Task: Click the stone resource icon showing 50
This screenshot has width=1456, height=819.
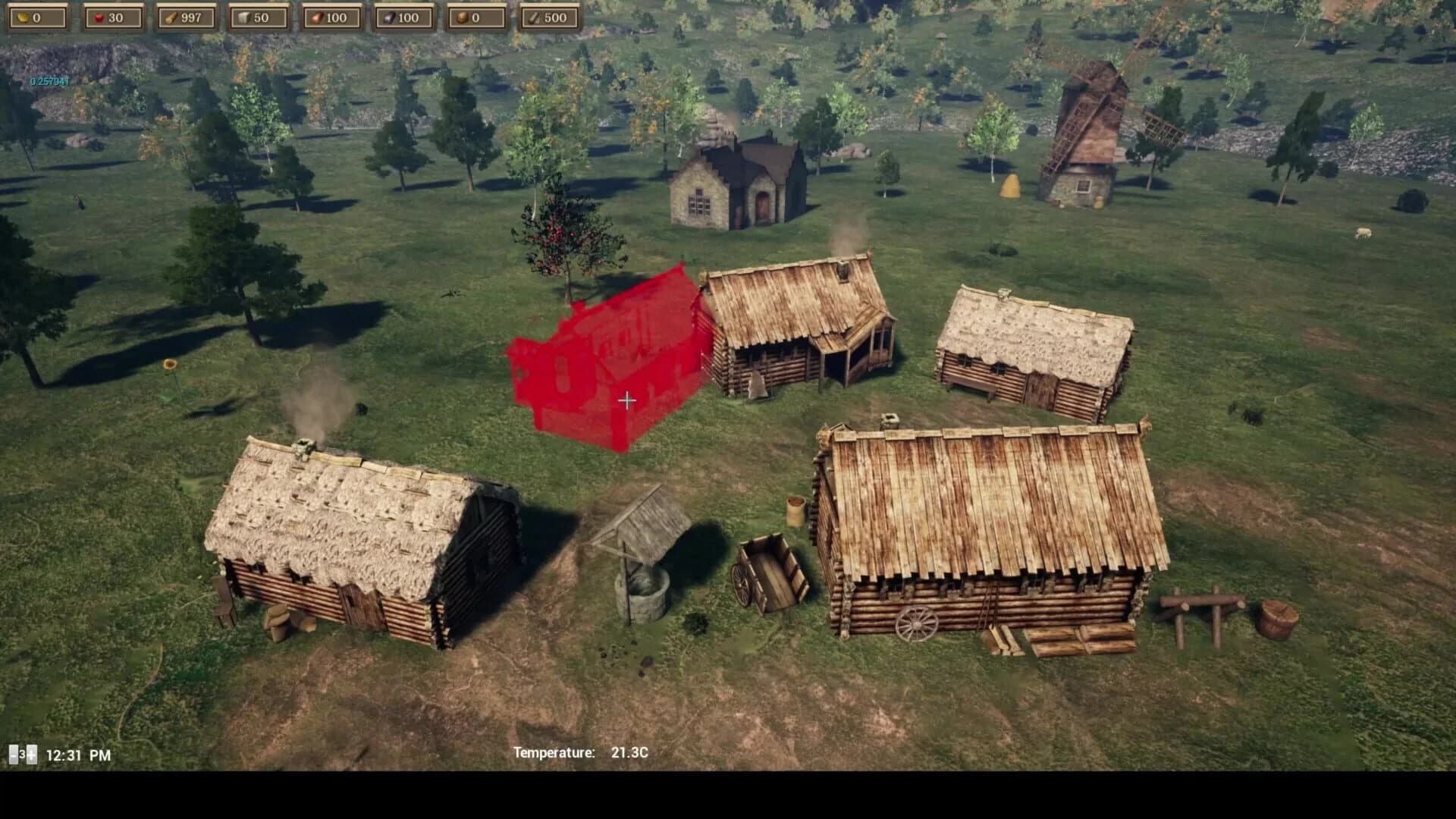Action: [x=246, y=17]
